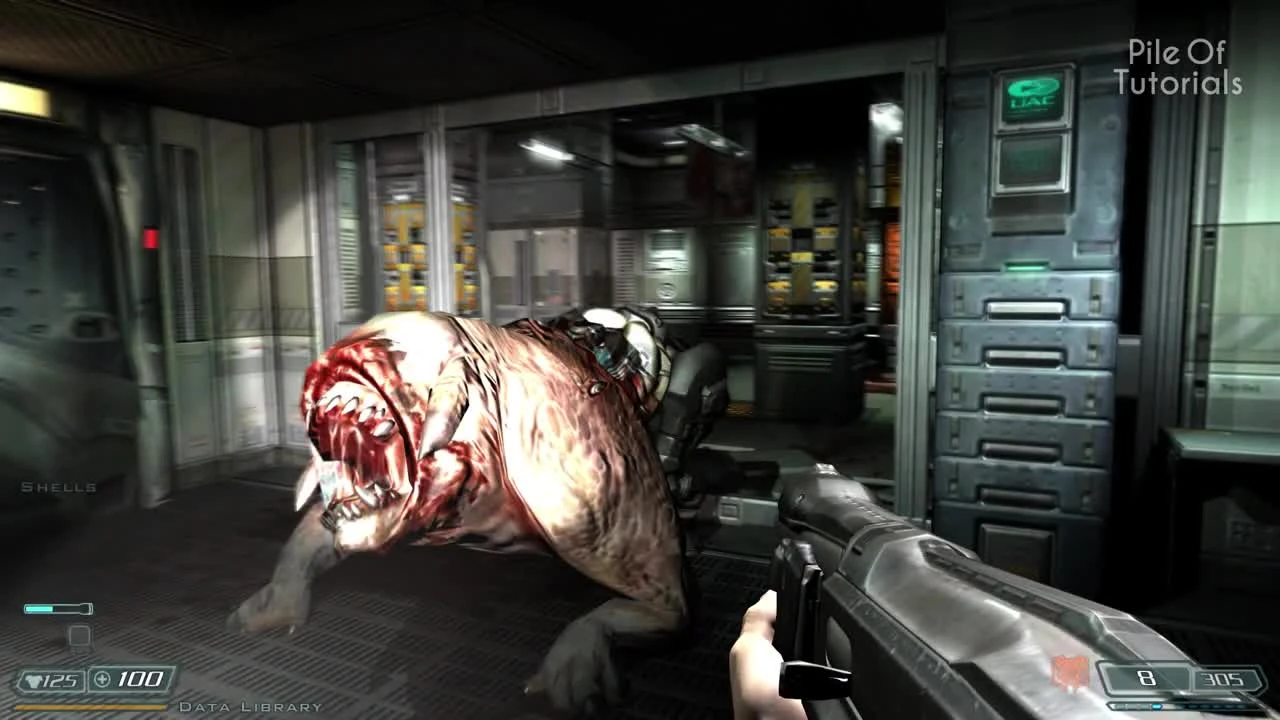Click the reserve ammo box showing 305
1280x720 pixels.
pyautogui.click(x=1224, y=678)
